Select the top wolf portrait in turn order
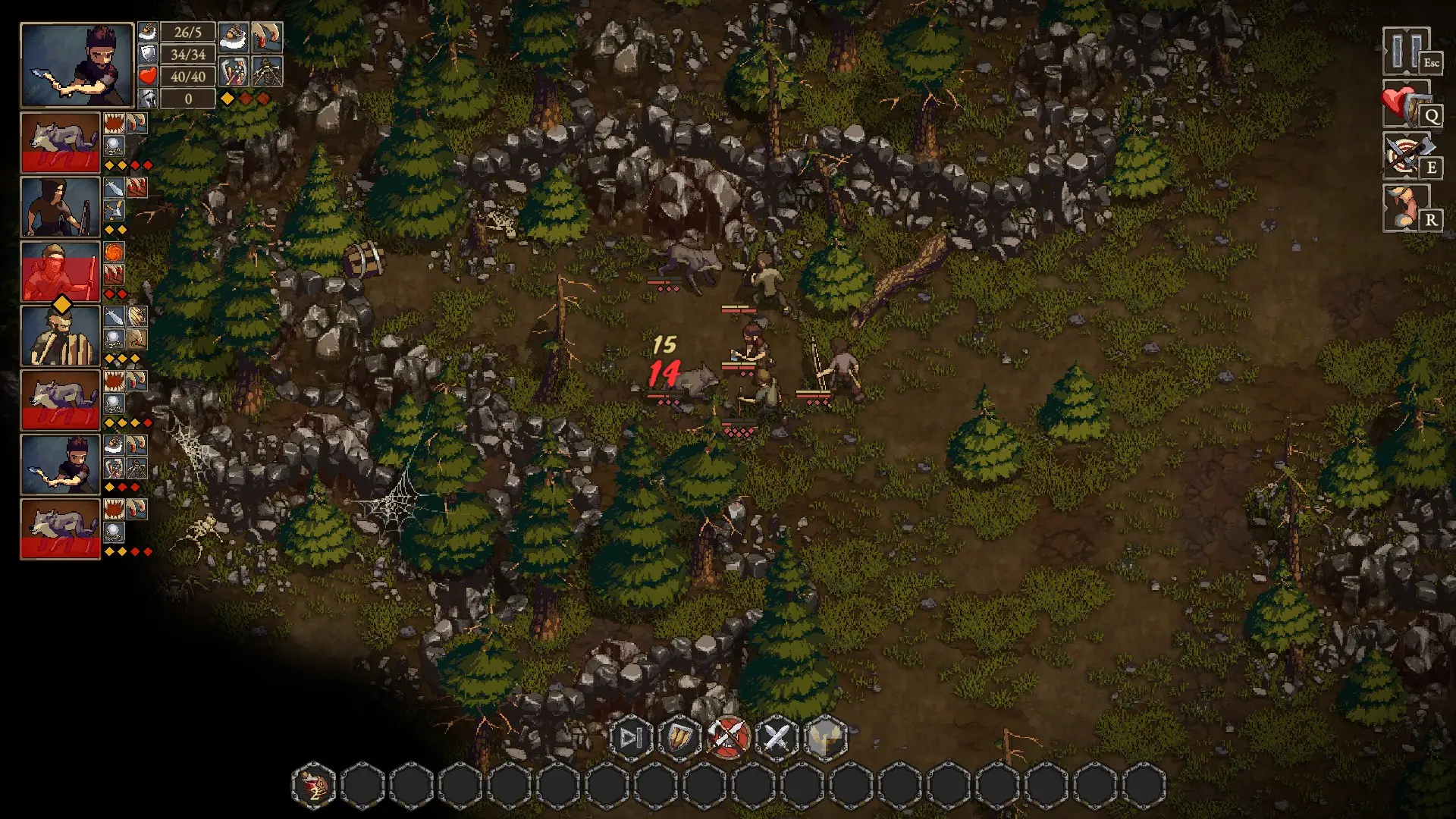The width and height of the screenshot is (1456, 819). click(x=61, y=142)
